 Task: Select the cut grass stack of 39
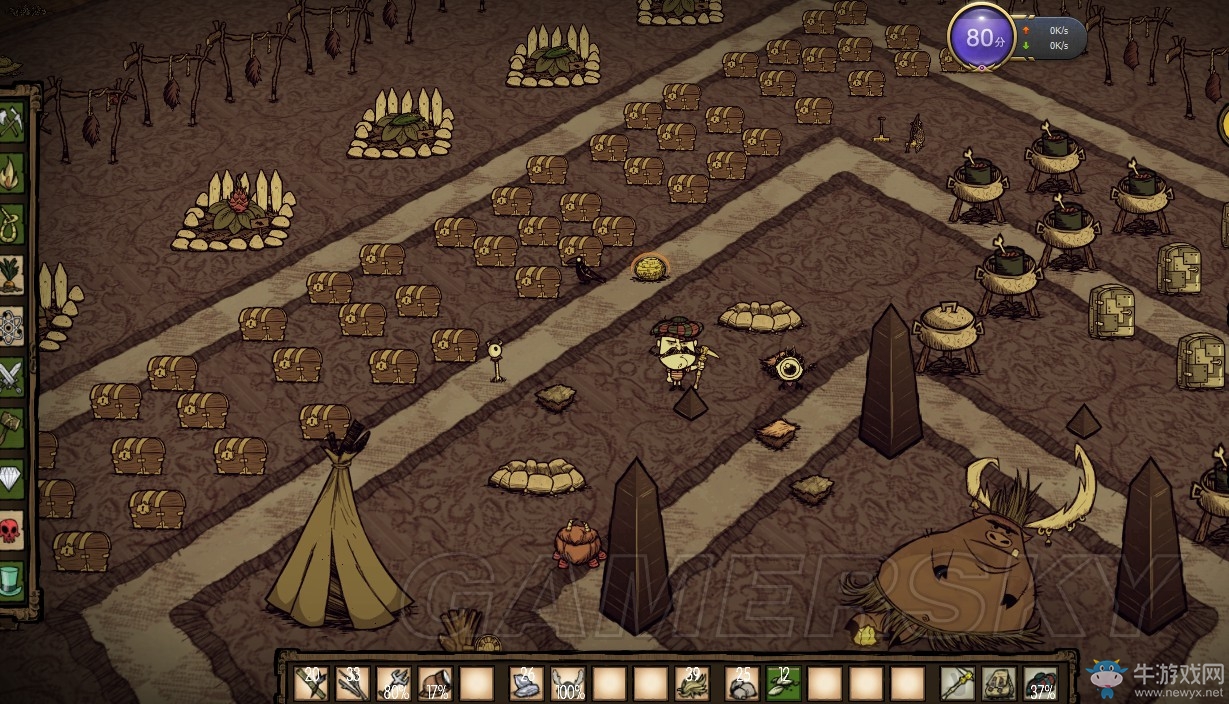pyautogui.click(x=692, y=684)
